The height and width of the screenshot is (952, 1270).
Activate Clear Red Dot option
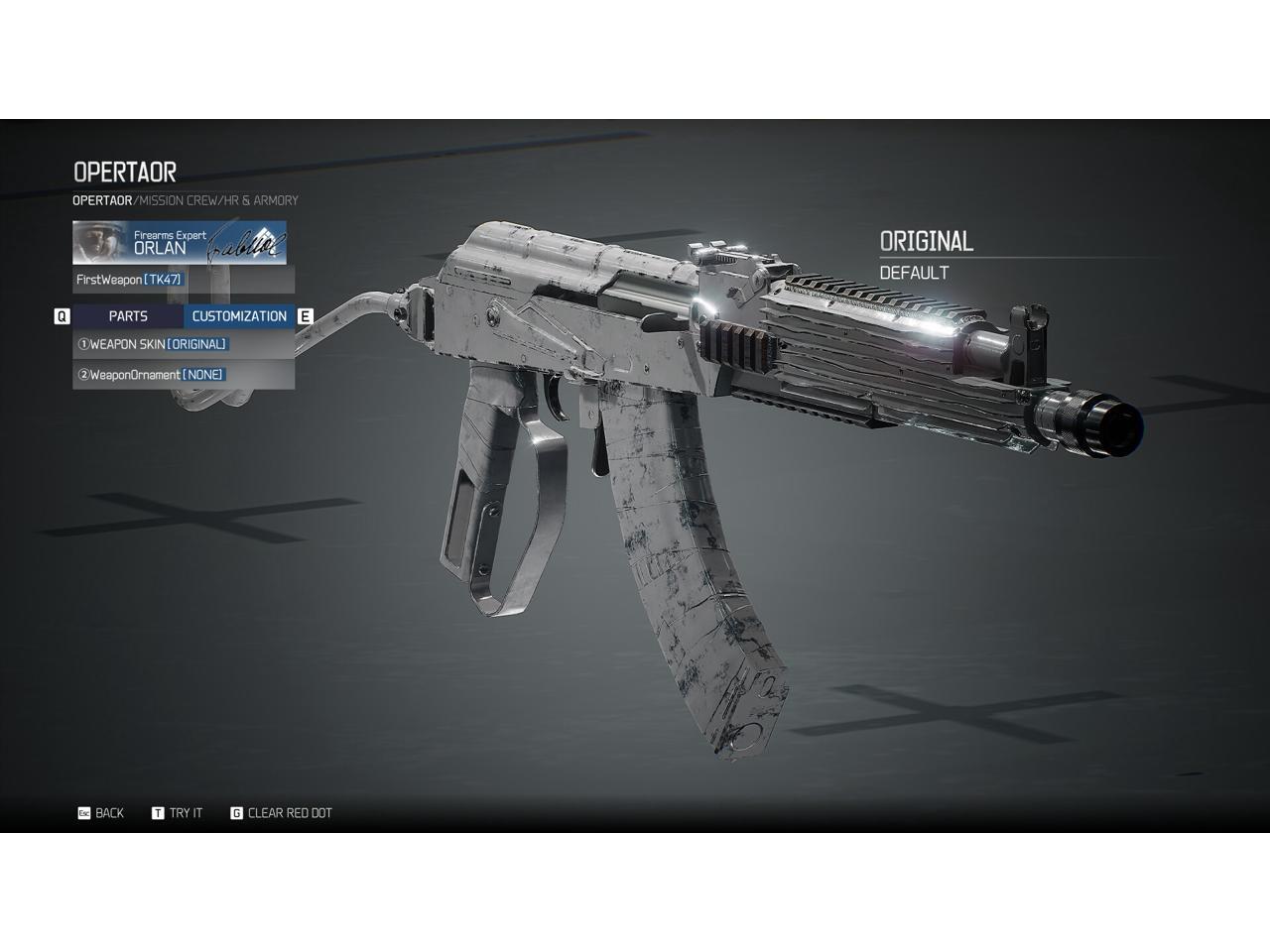pos(282,813)
